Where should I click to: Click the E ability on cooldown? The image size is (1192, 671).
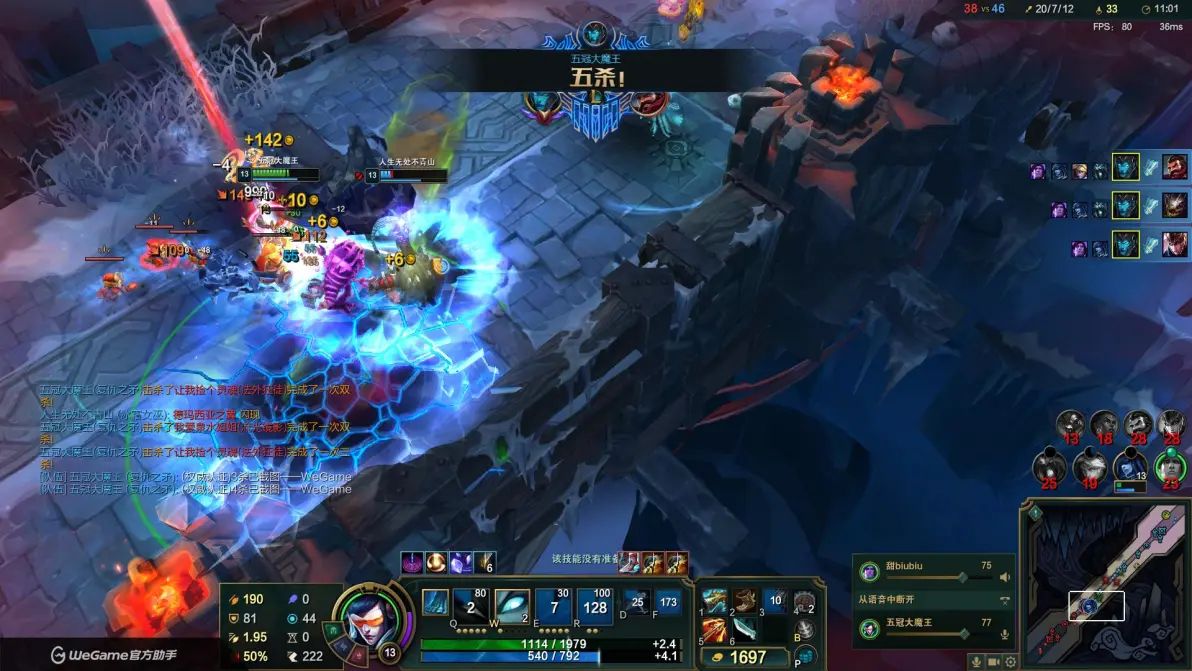point(553,606)
